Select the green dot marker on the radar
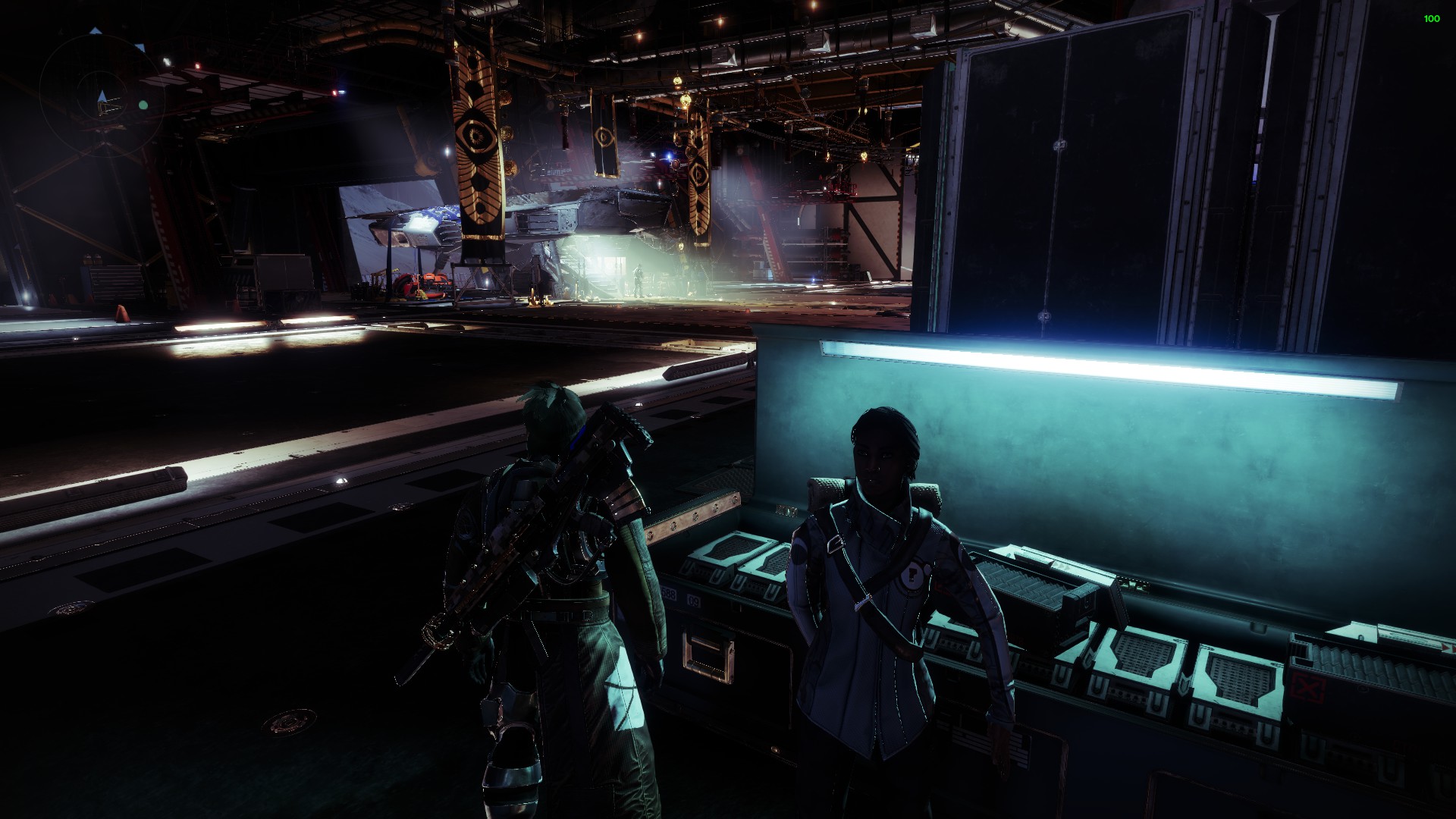The width and height of the screenshot is (1456, 819). (x=142, y=105)
